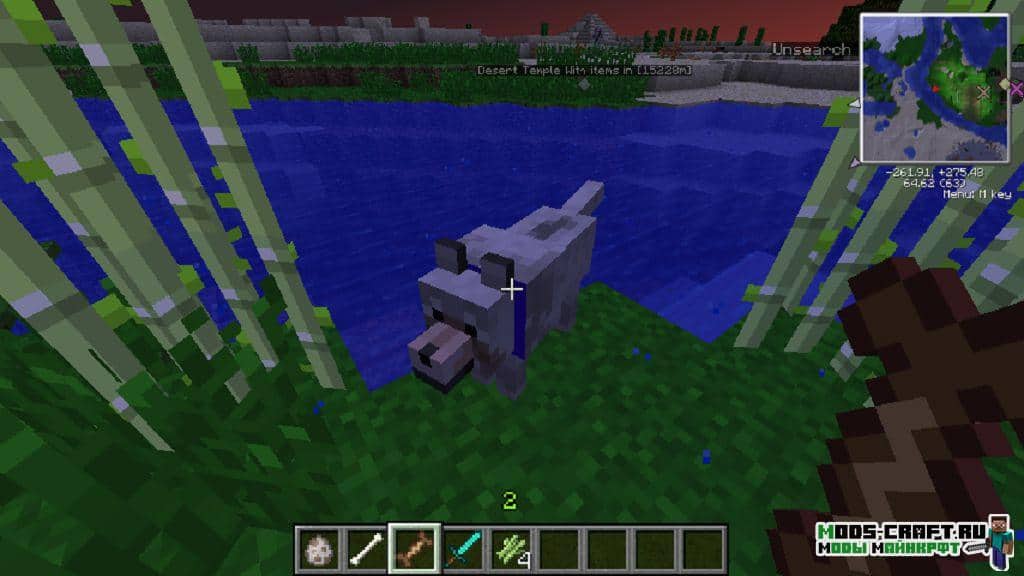Choose the brown bone treat slot

coord(413,549)
